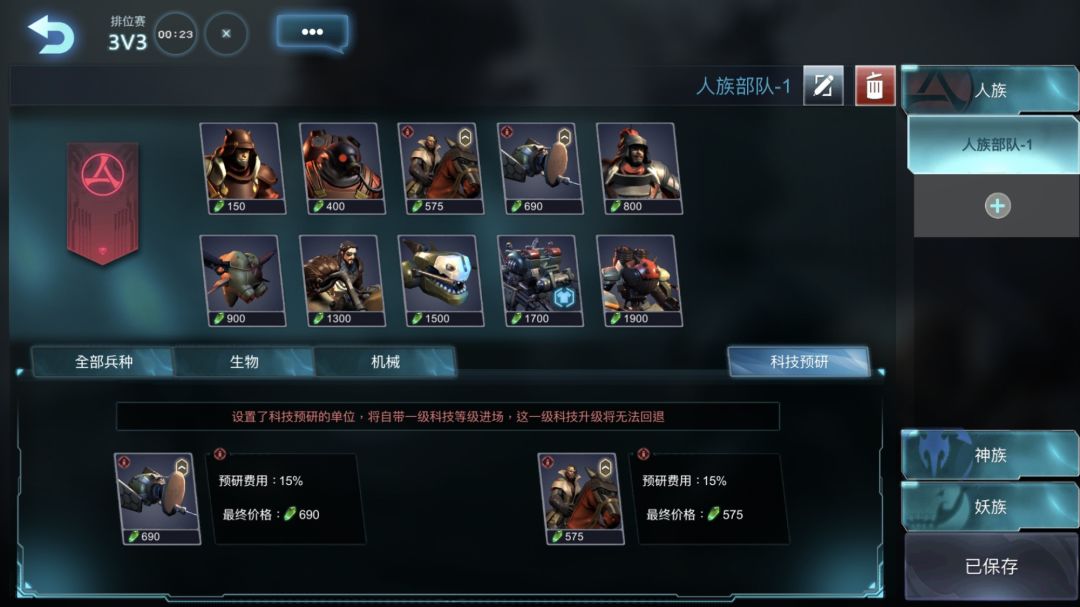Image resolution: width=1080 pixels, height=607 pixels.
Task: Open the chat bubble button
Action: (x=312, y=32)
